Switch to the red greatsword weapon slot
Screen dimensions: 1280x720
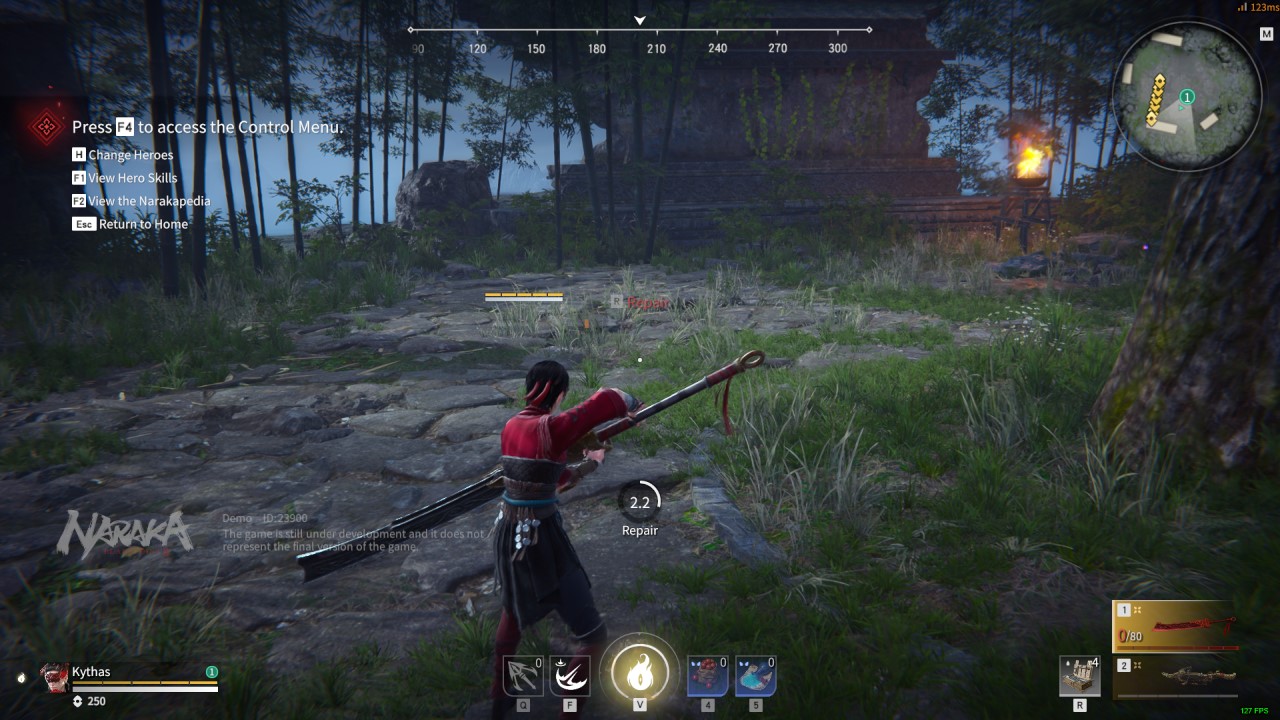click(1176, 627)
